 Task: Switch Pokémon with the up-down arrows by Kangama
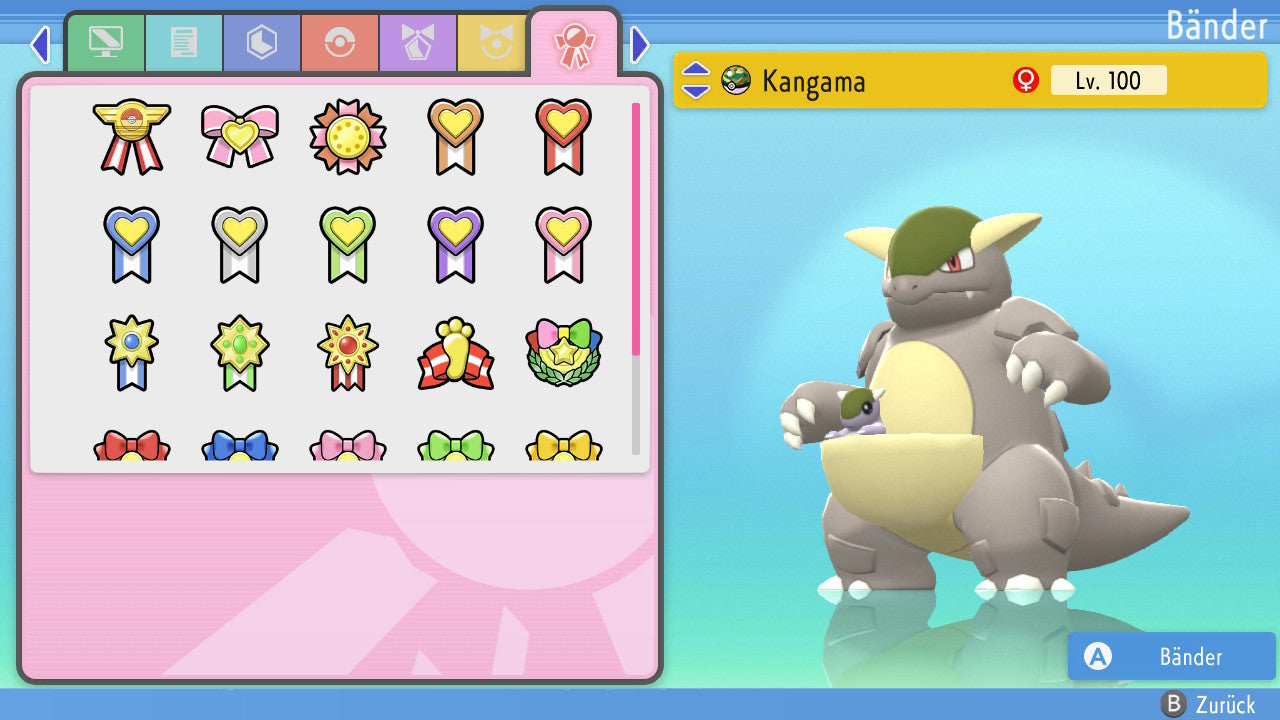tap(696, 80)
